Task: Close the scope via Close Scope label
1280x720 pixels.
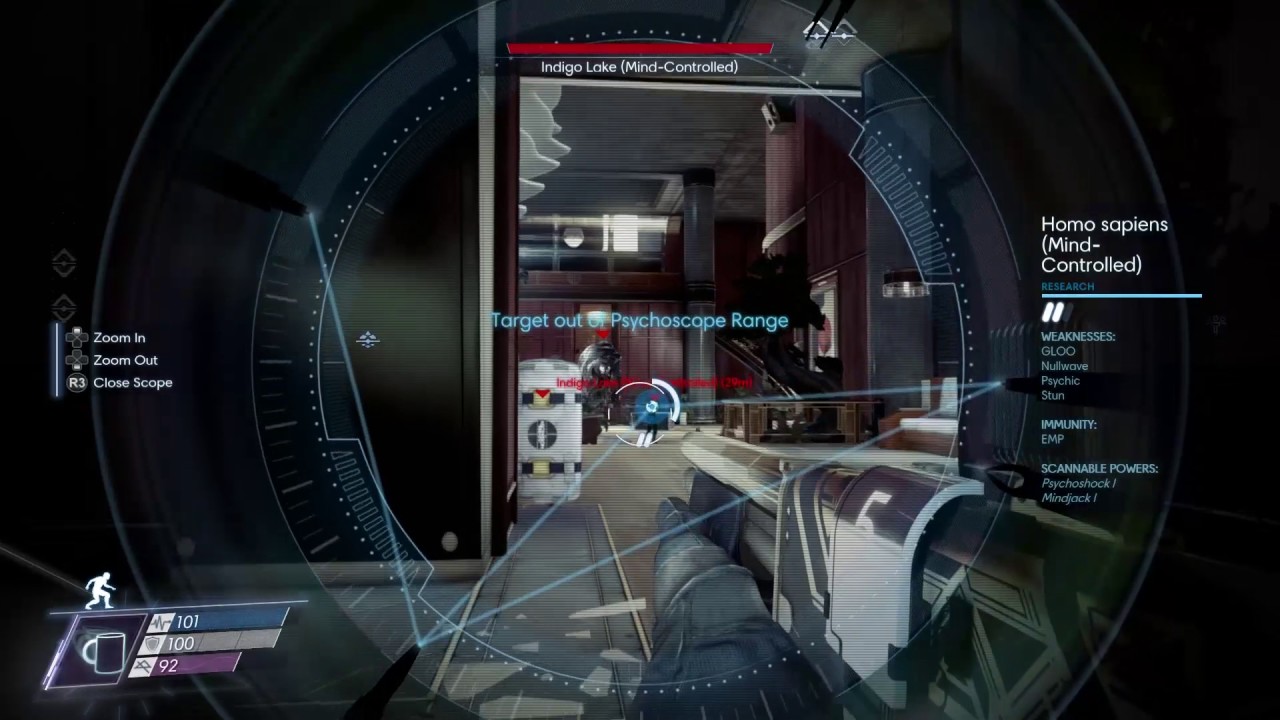Action: click(132, 382)
